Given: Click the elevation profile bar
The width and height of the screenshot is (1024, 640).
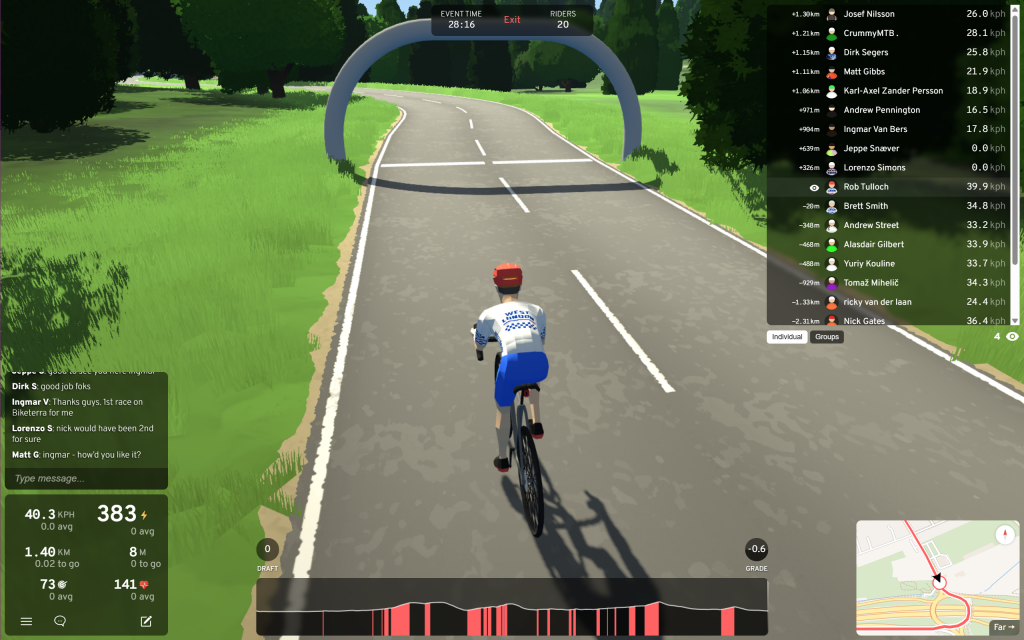Looking at the screenshot, I should point(511,607).
